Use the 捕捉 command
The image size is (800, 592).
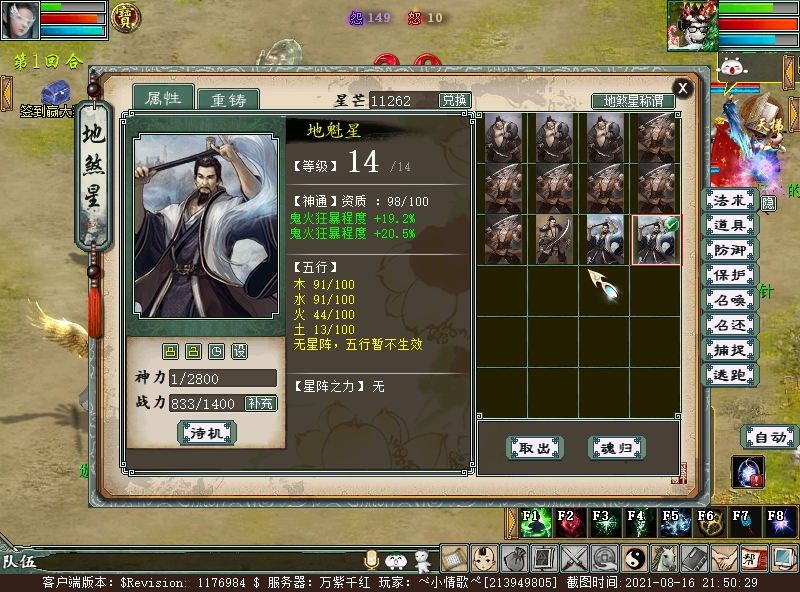pos(730,350)
